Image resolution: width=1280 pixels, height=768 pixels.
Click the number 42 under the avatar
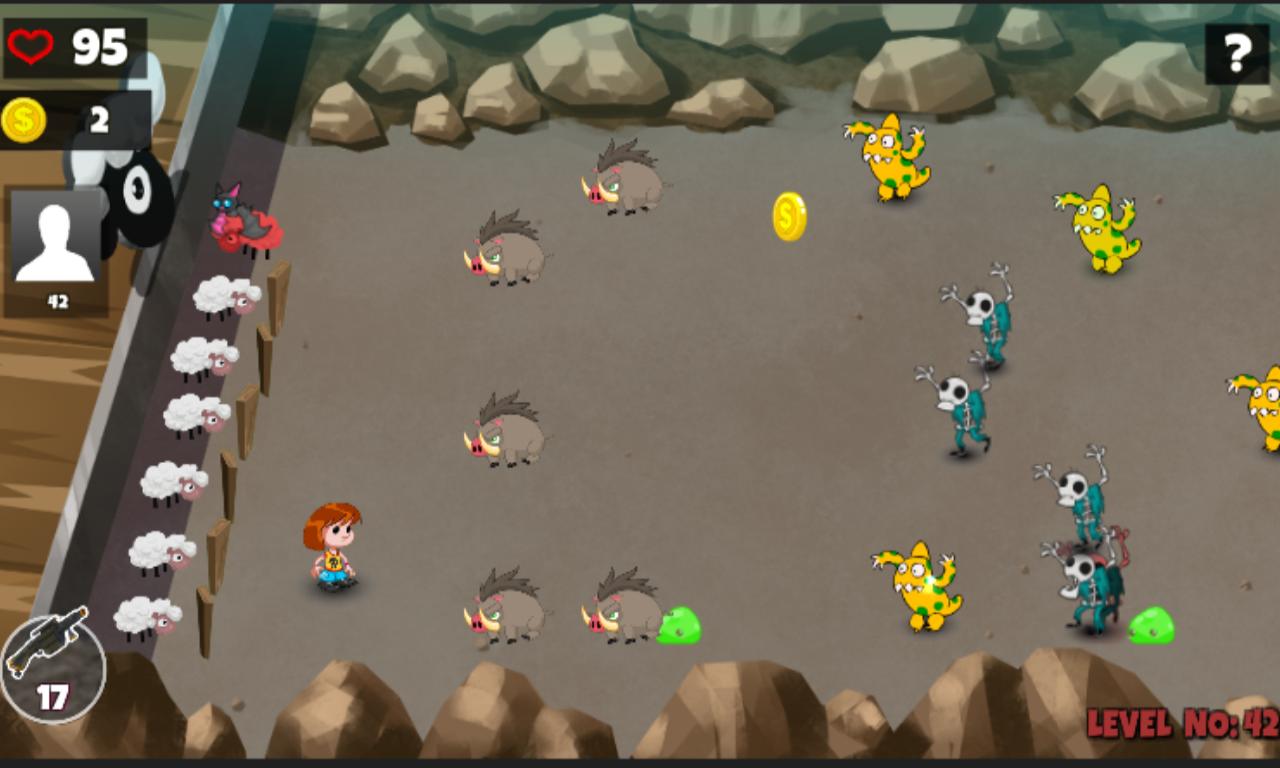[x=57, y=300]
